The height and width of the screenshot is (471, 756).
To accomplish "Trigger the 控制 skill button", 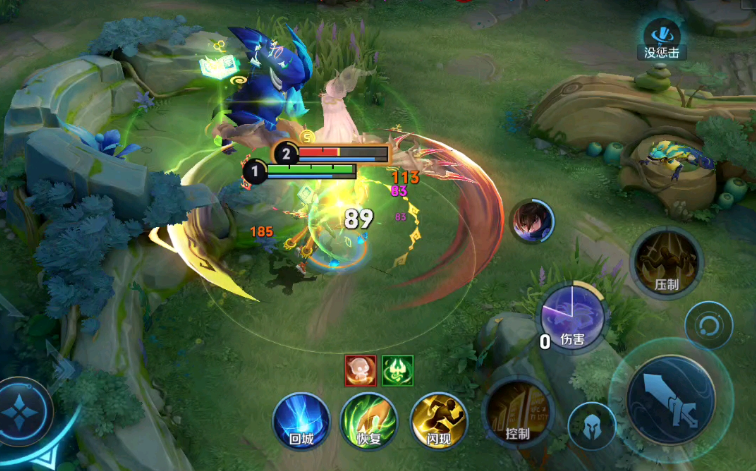I will point(518,411).
